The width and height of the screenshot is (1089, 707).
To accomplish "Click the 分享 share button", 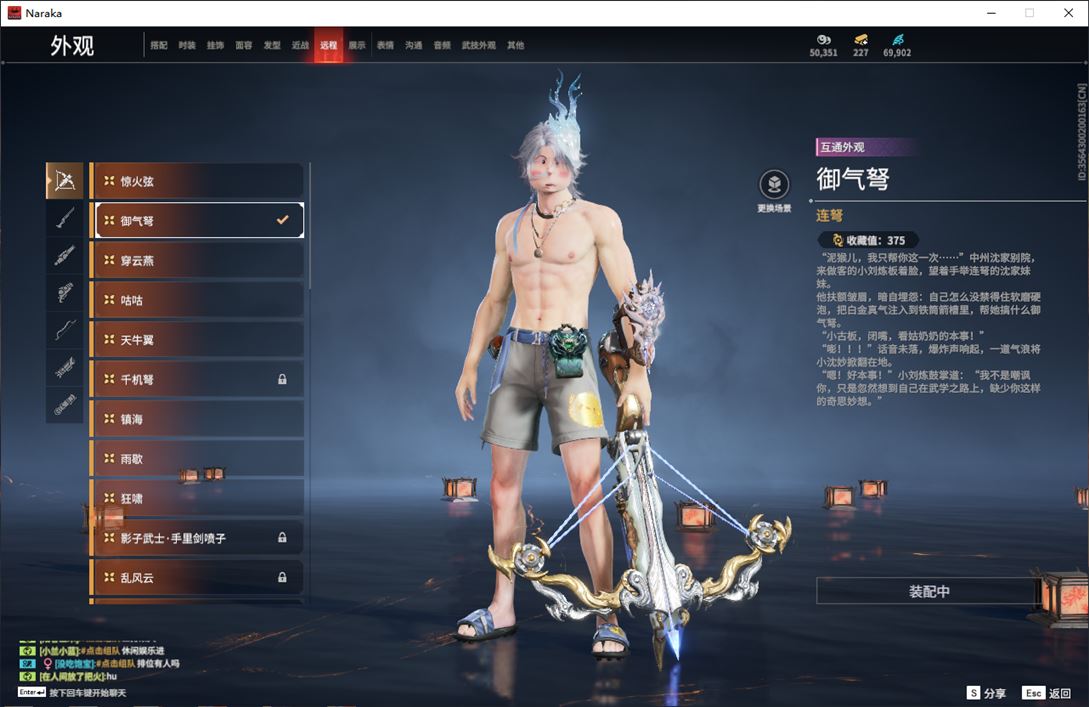I will click(x=986, y=693).
